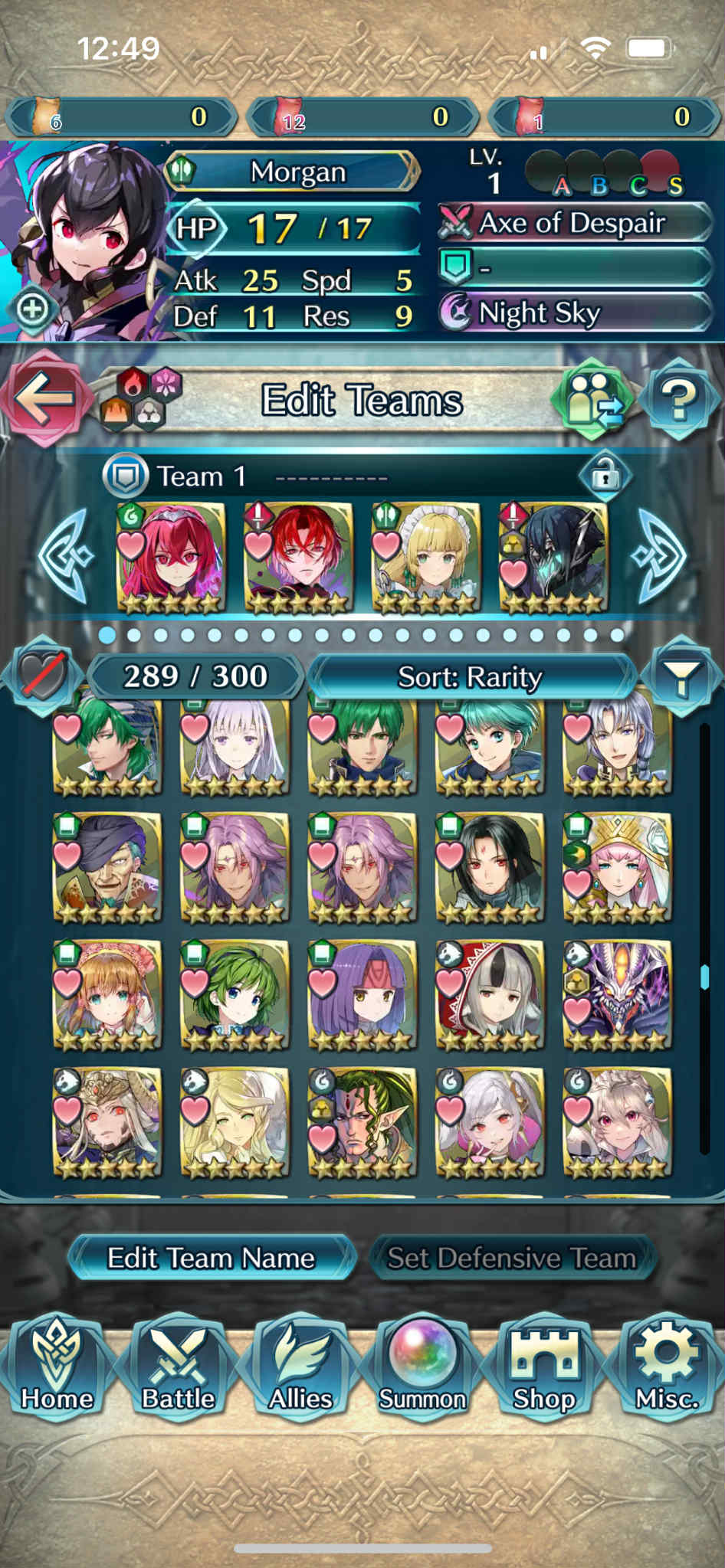Viewport: 725px width, 1568px height.
Task: Select the blonde maid hero in Team 1
Action: coord(426,558)
